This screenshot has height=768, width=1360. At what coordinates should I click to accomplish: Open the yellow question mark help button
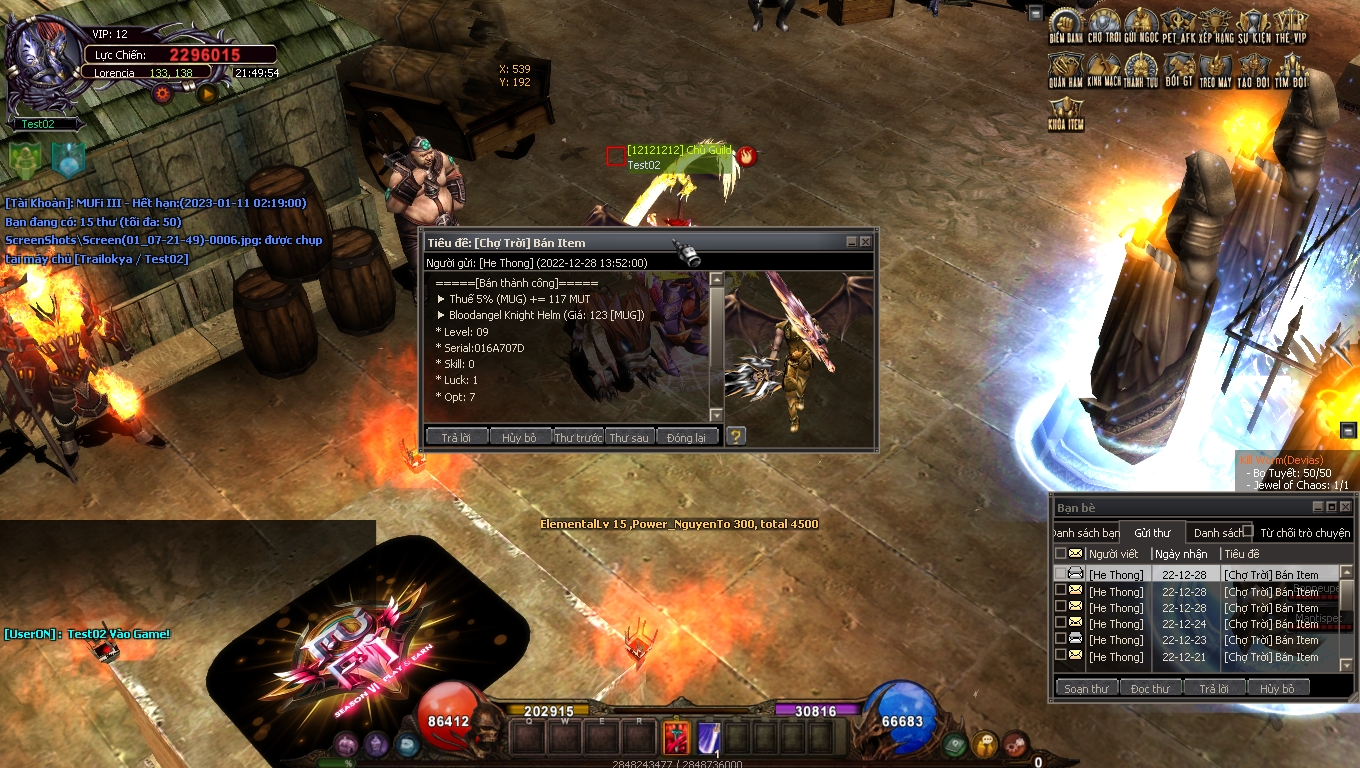[736, 436]
